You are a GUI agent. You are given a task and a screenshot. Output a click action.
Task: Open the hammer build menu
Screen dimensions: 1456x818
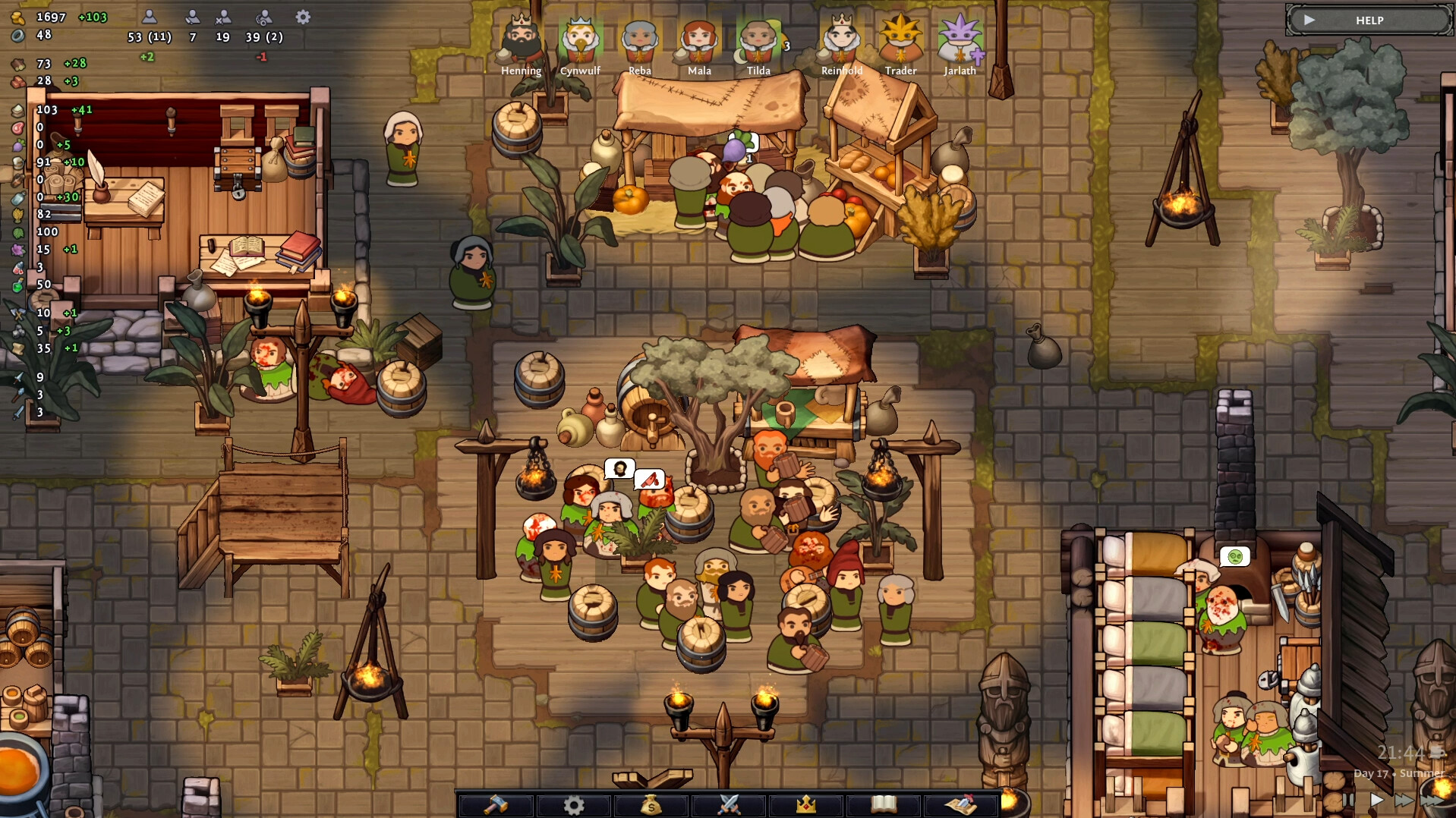pos(497,804)
